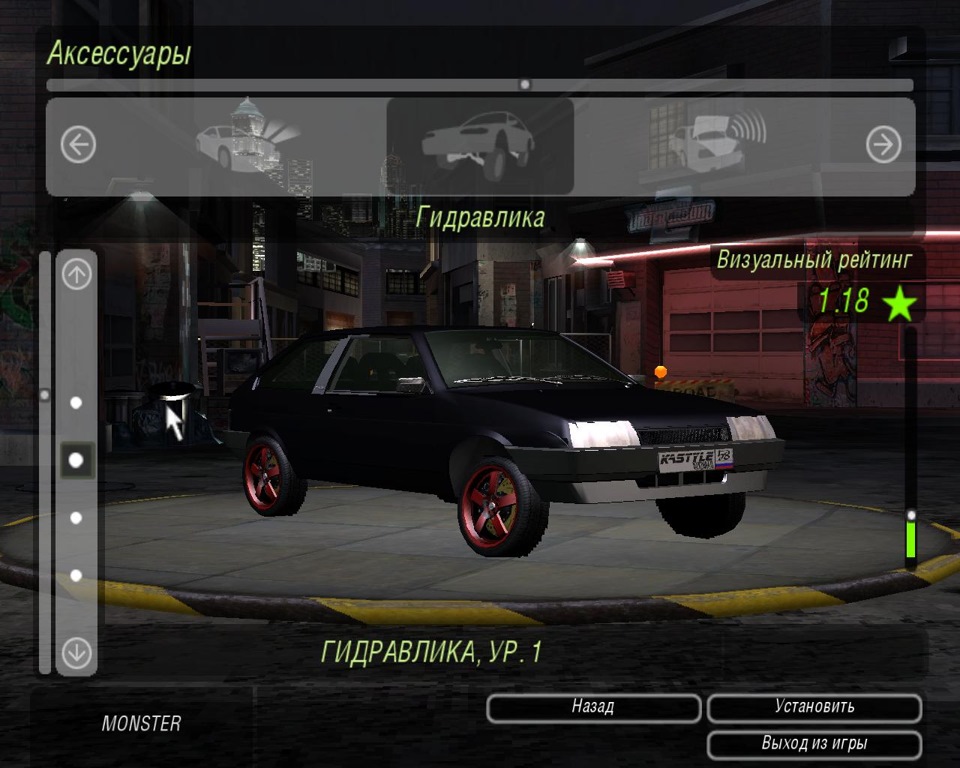Viewport: 960px width, 768px height.
Task: Click the right arrow in accessories carousel
Action: point(883,146)
